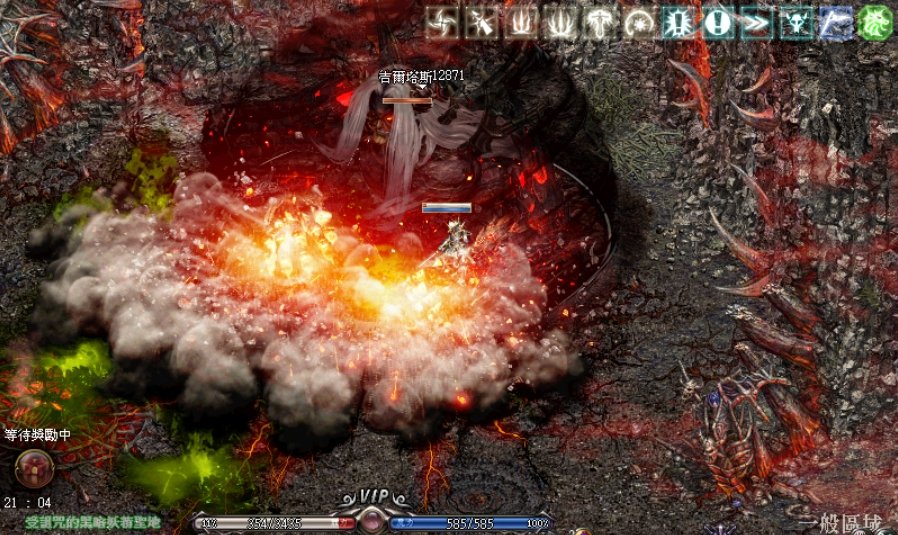Click the white pinwheel buff icon
The width and height of the screenshot is (898, 535).
pos(443,22)
